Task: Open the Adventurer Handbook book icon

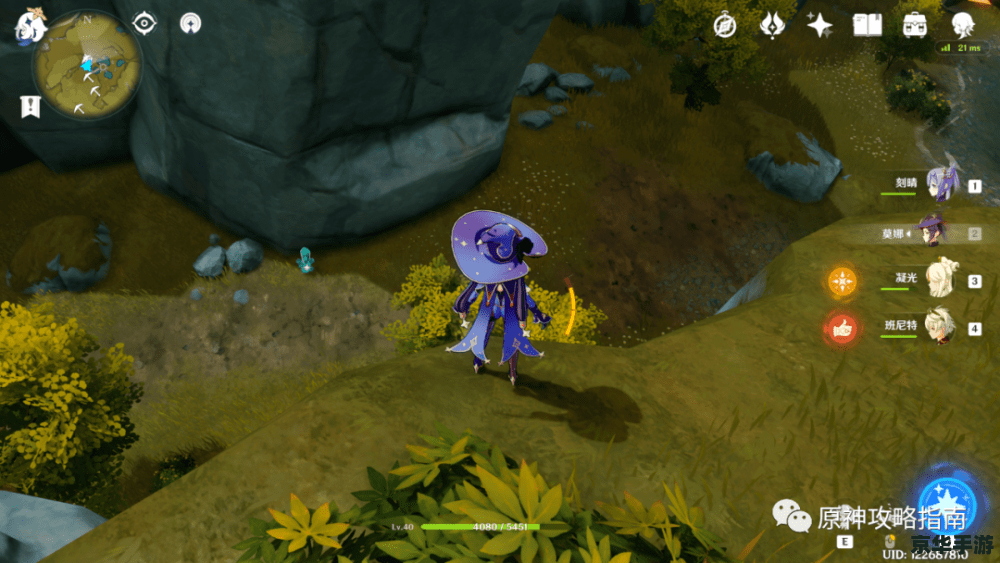Action: [866, 25]
